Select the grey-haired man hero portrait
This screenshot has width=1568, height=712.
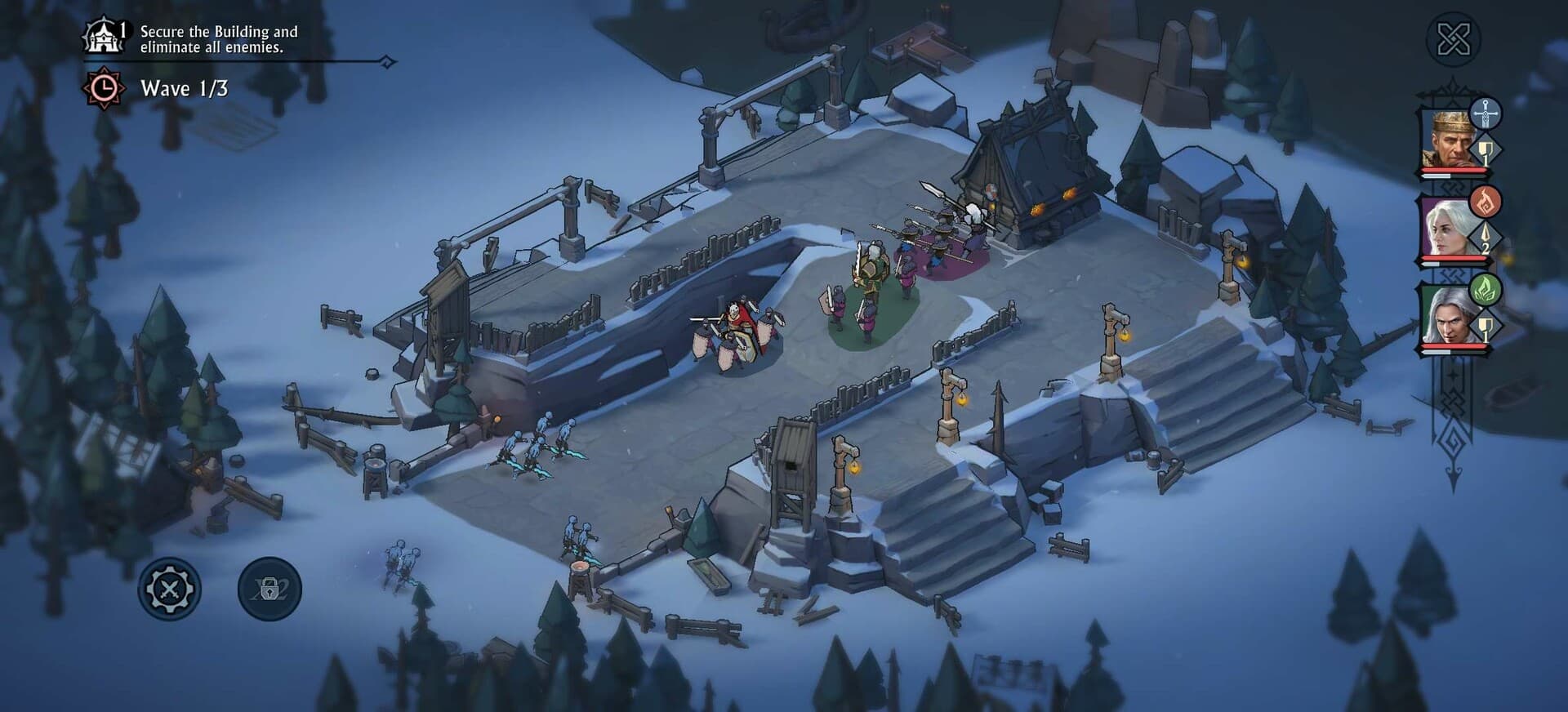(x=1450, y=317)
